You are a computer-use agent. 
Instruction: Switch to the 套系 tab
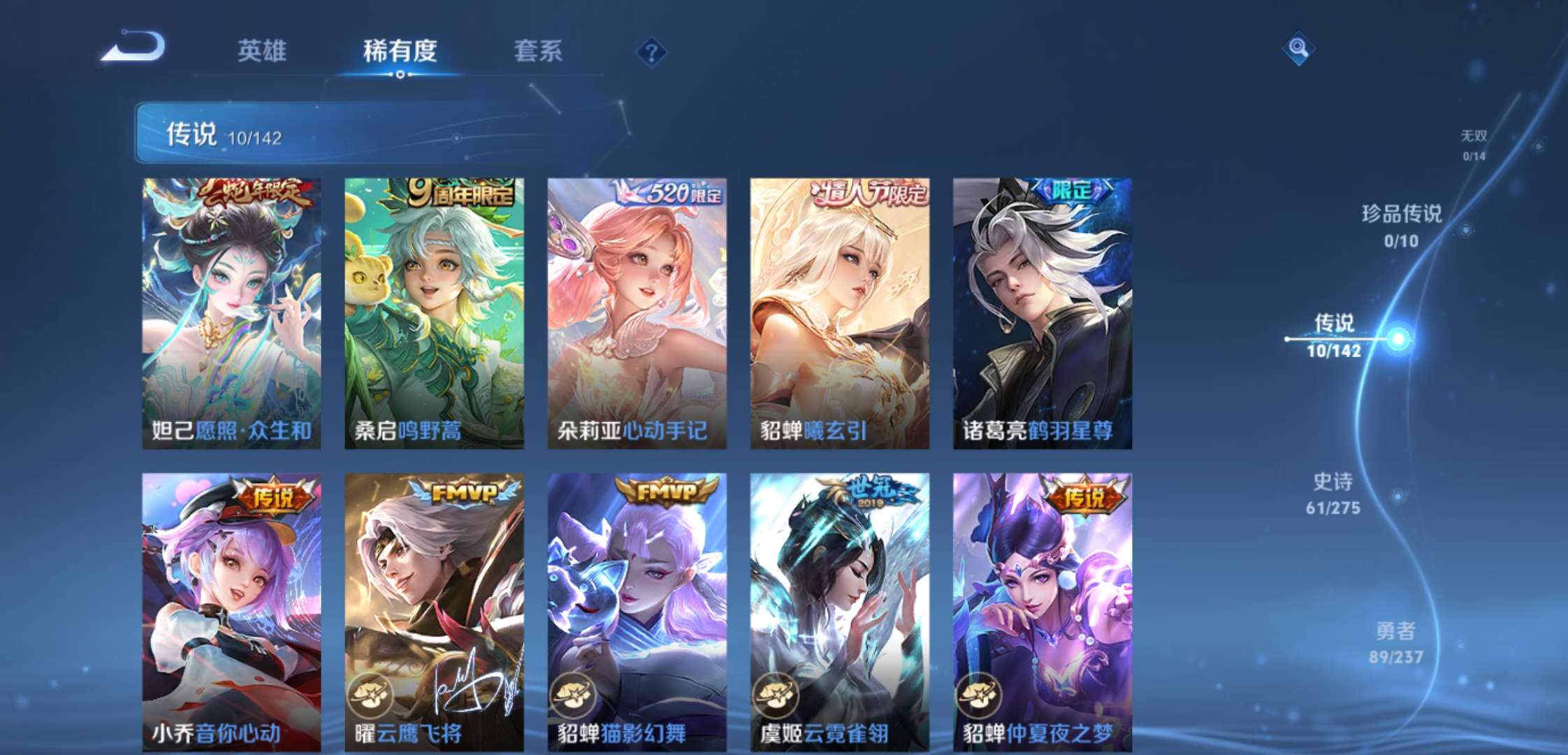[x=539, y=50]
